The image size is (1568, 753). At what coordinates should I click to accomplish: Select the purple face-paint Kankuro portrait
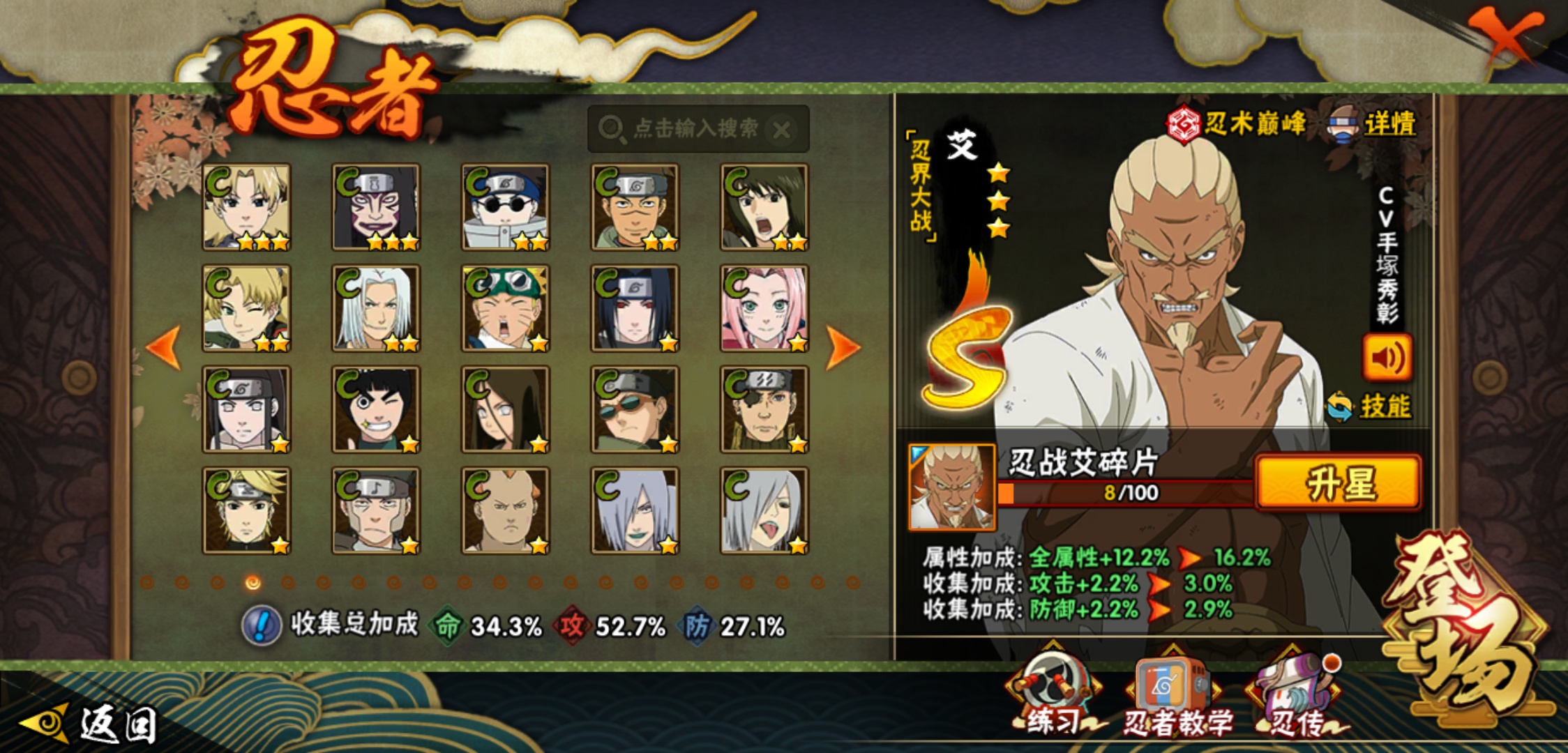[x=376, y=206]
